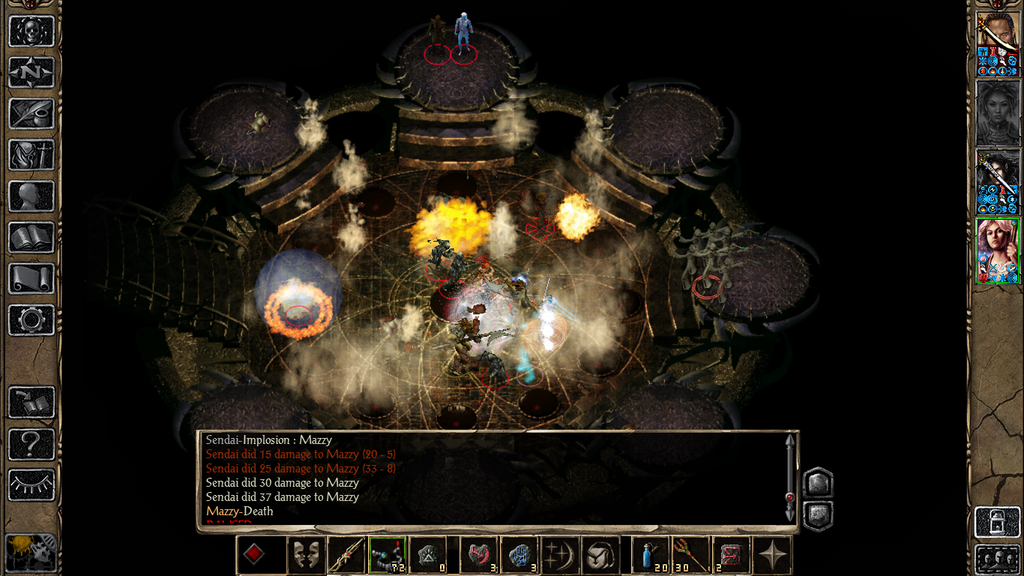Open the journal with the quill button
Screen dimensions: 1024x576
[31, 113]
